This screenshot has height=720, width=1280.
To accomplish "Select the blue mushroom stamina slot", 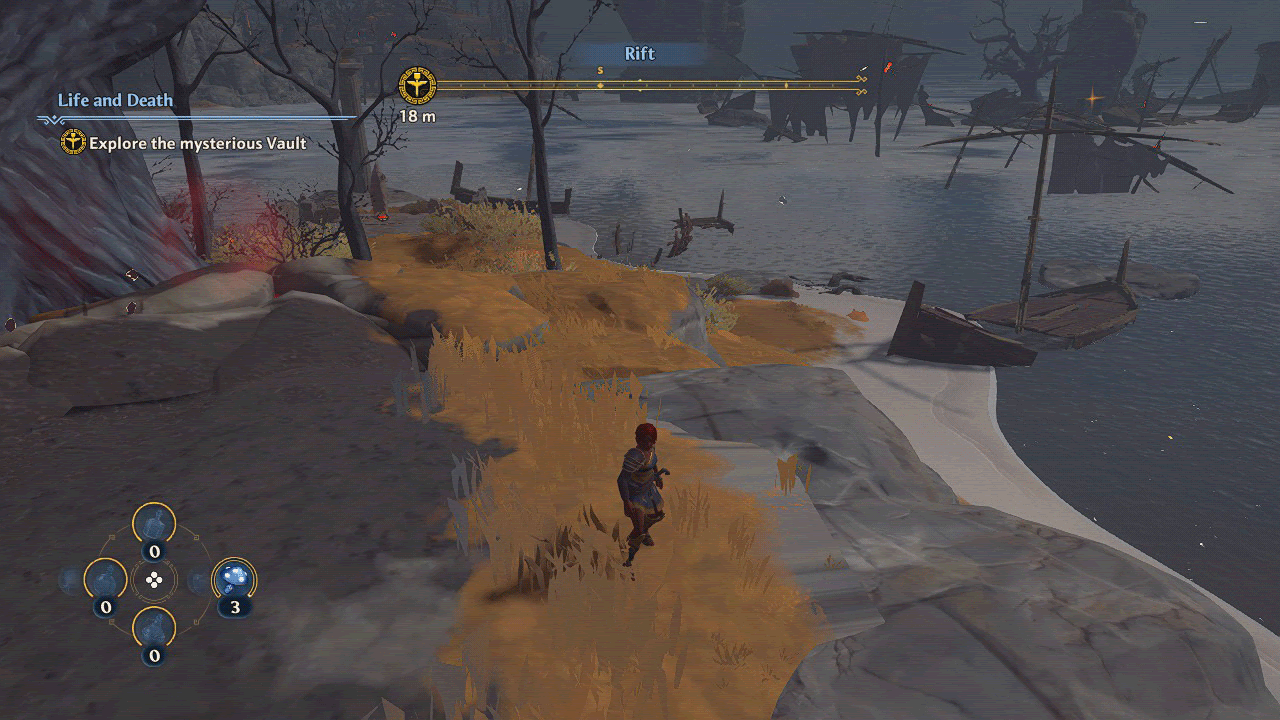I will tap(235, 579).
